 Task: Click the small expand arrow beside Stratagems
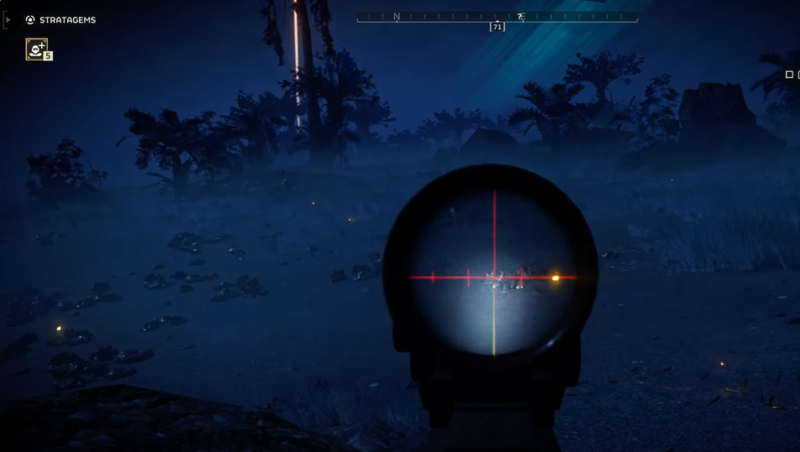pyautogui.click(x=9, y=19)
